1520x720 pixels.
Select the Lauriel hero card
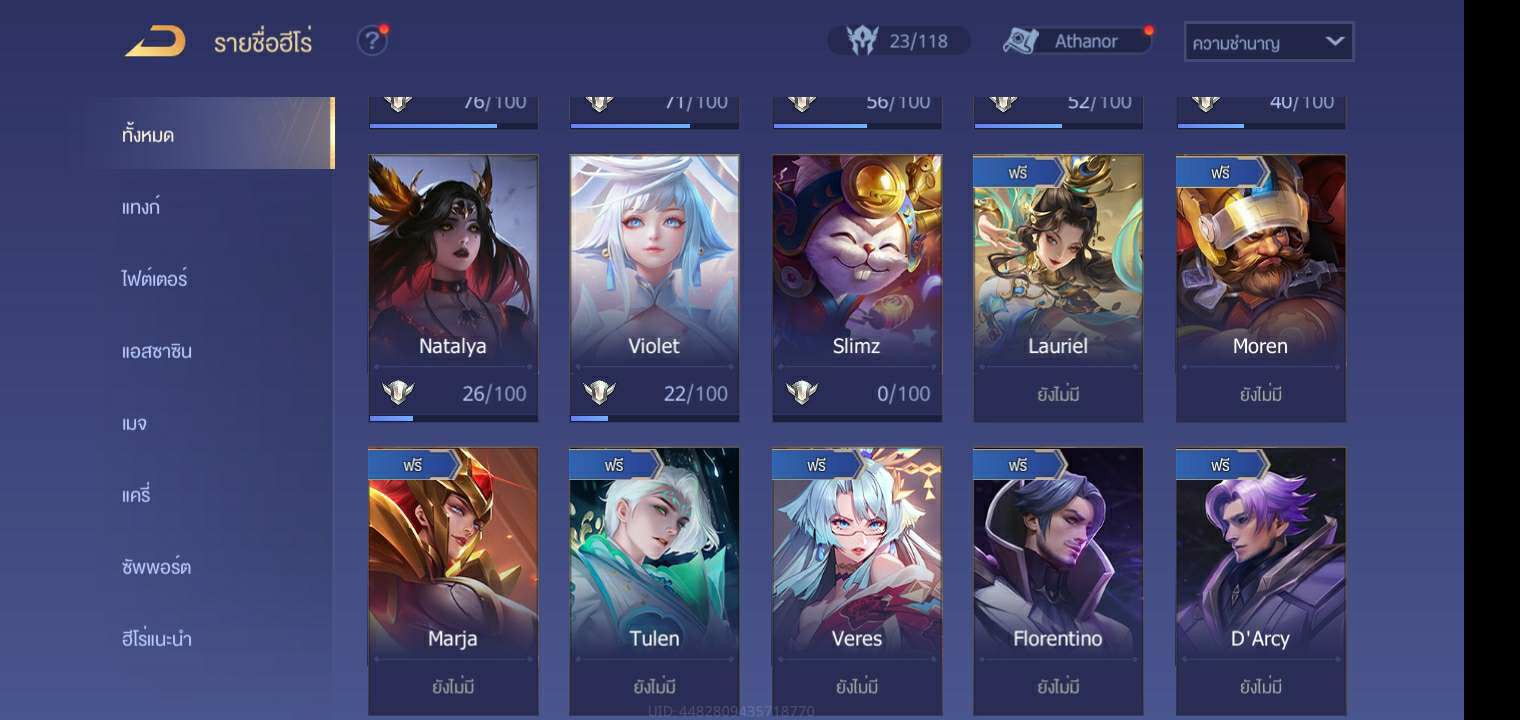(x=1058, y=270)
